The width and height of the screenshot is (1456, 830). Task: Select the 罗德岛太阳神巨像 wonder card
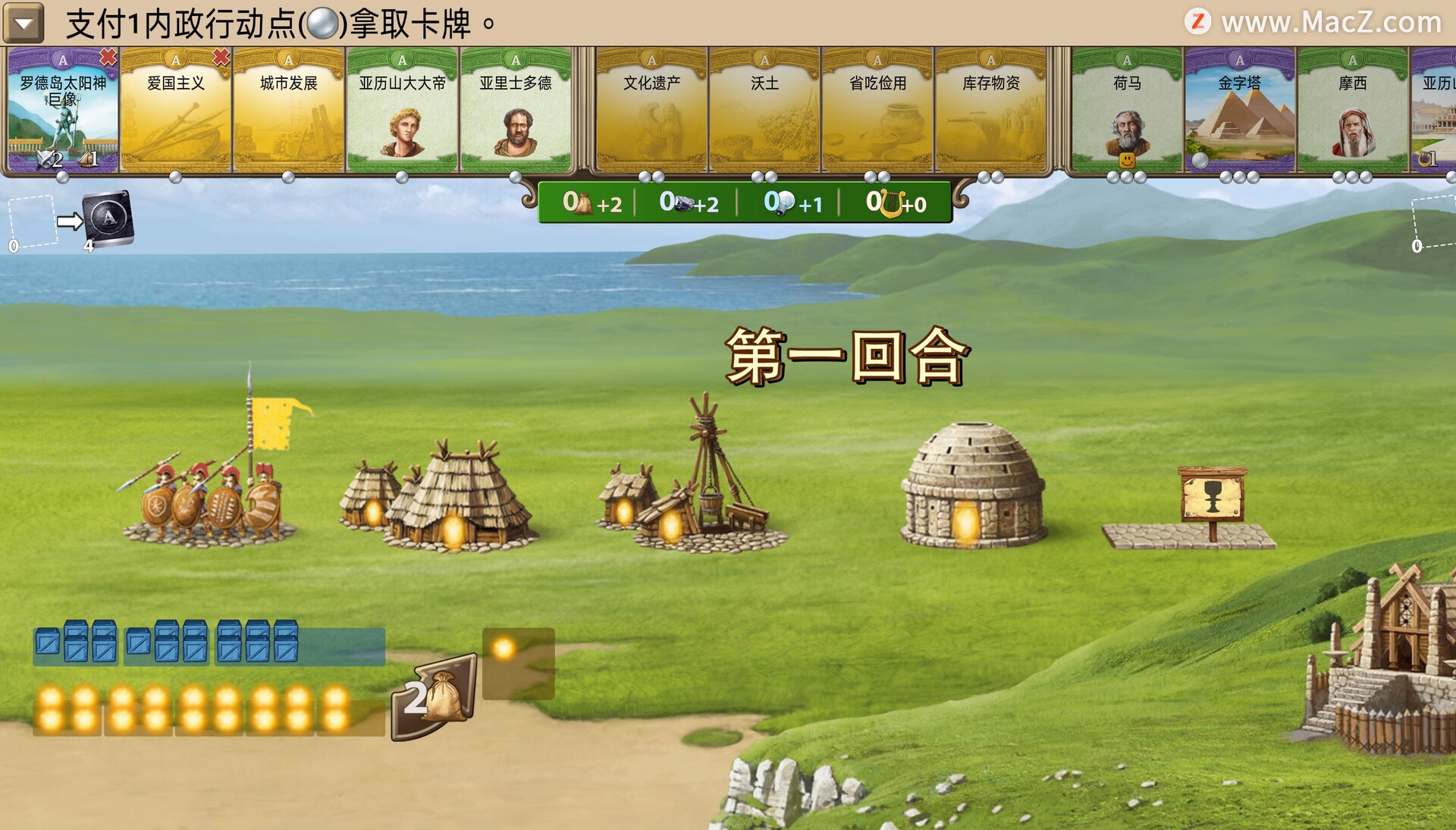pyautogui.click(x=63, y=111)
